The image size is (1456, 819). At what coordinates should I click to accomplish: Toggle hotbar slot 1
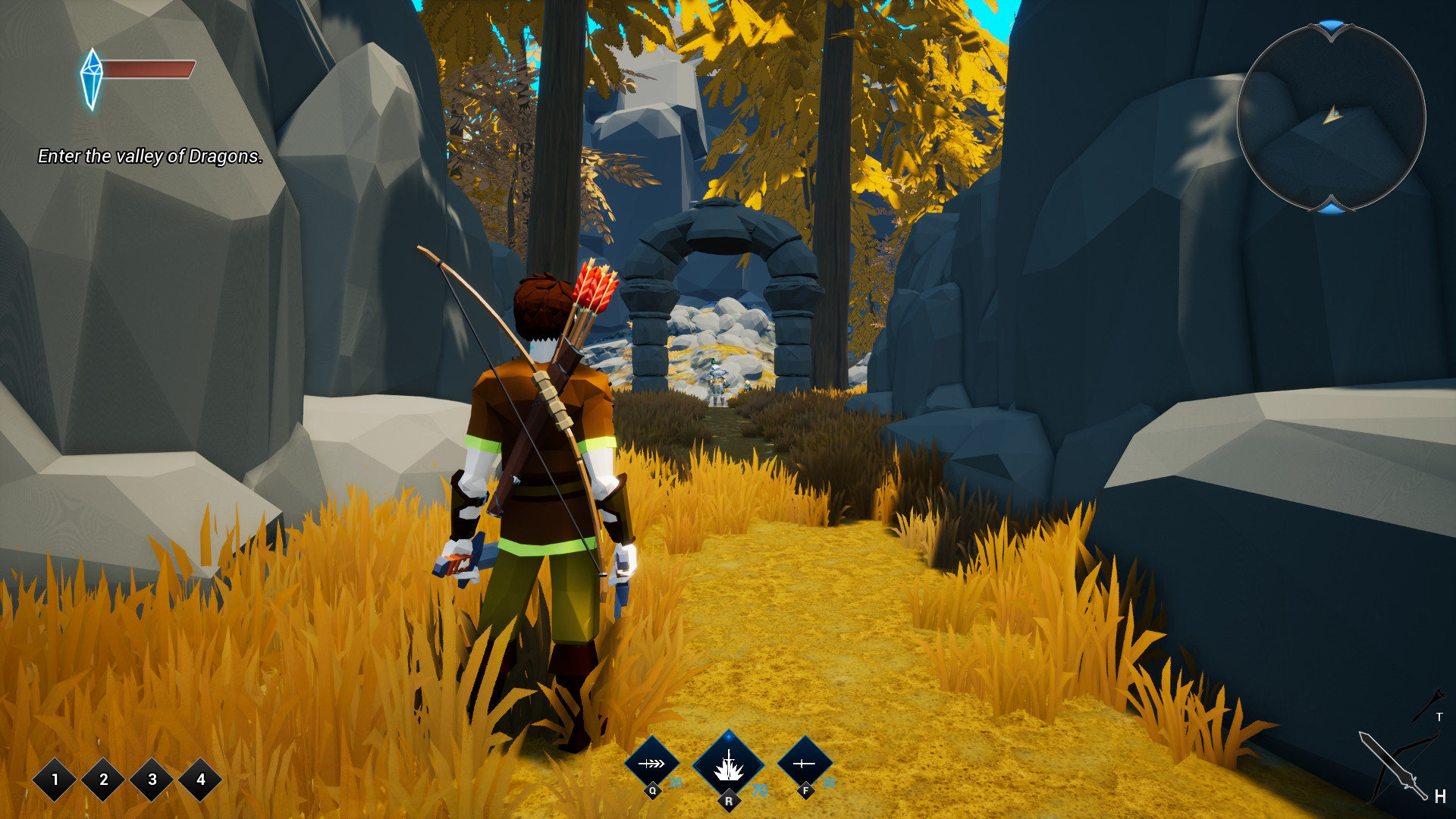point(54,780)
